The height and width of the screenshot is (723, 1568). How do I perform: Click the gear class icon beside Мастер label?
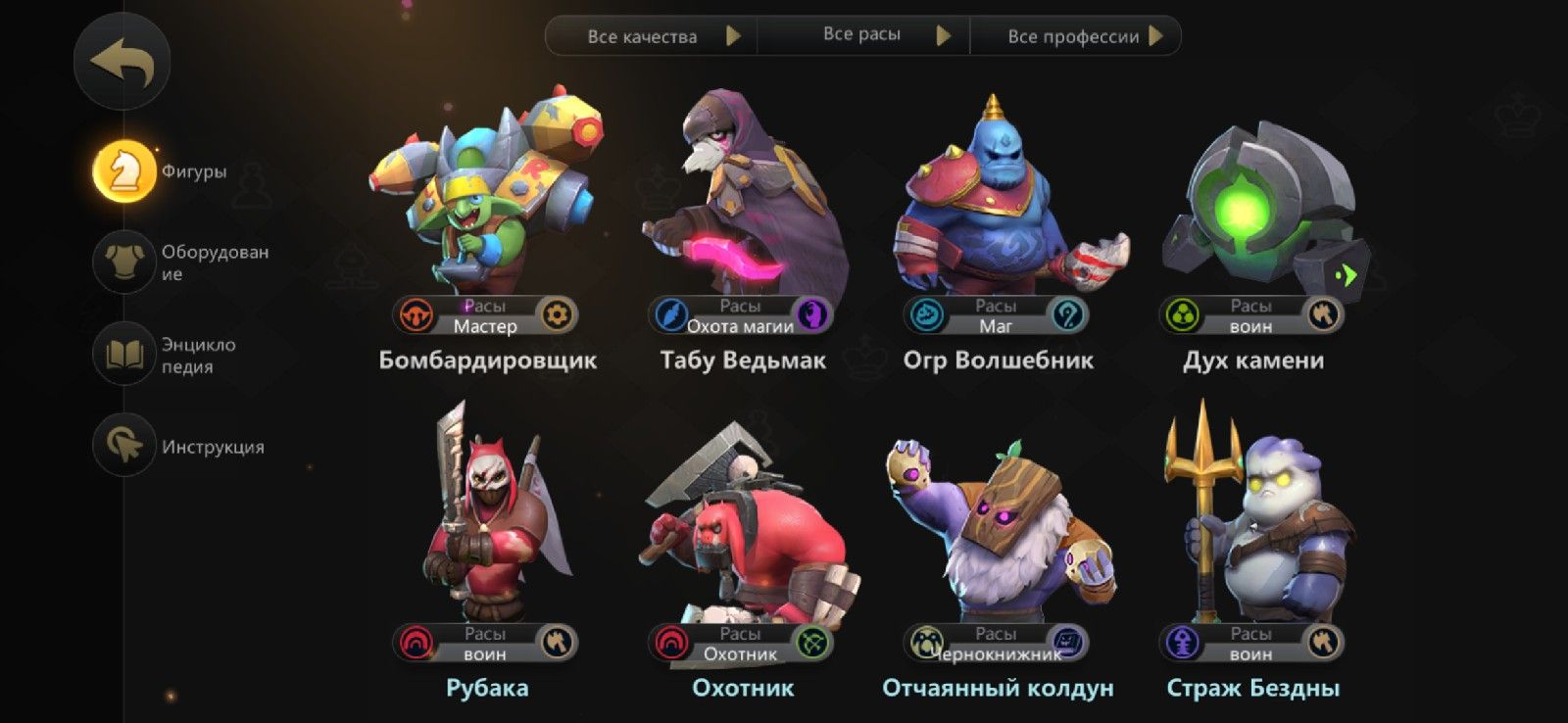pyautogui.click(x=556, y=315)
